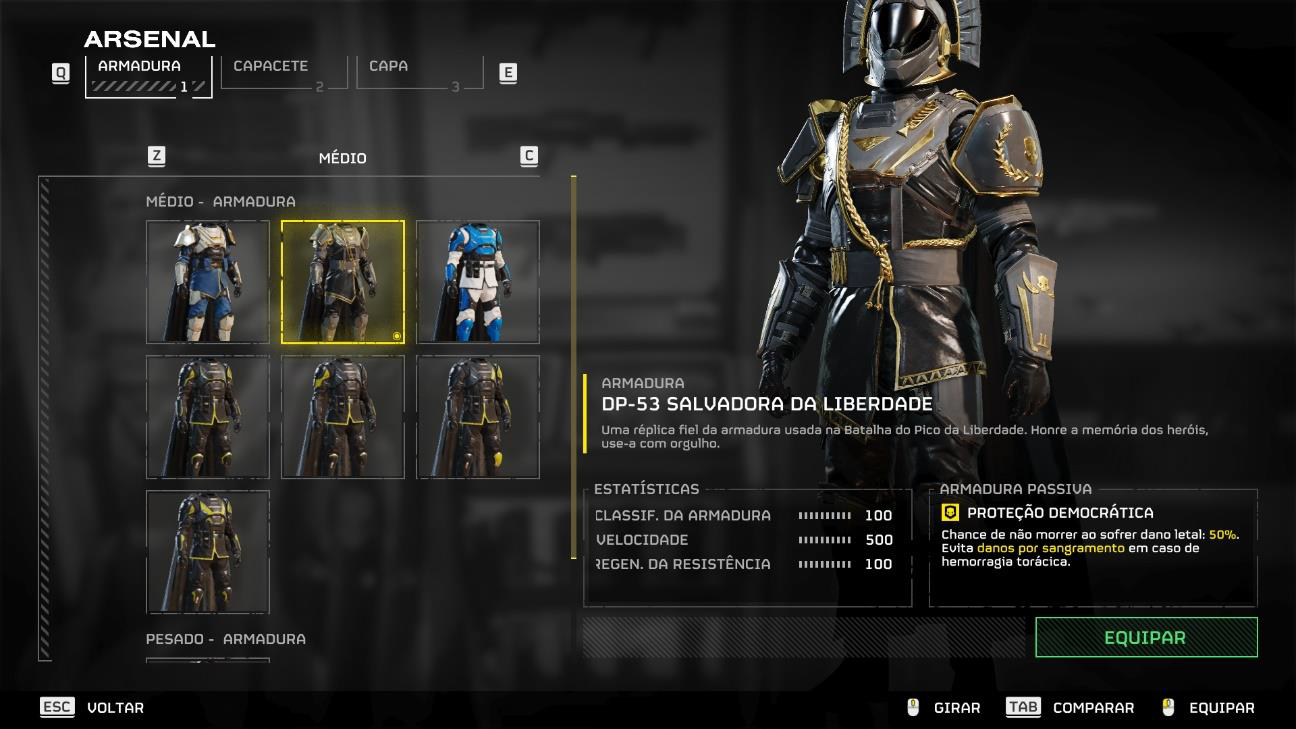Pick the bright blue and white armor
1296x729 pixels.
[x=478, y=282]
